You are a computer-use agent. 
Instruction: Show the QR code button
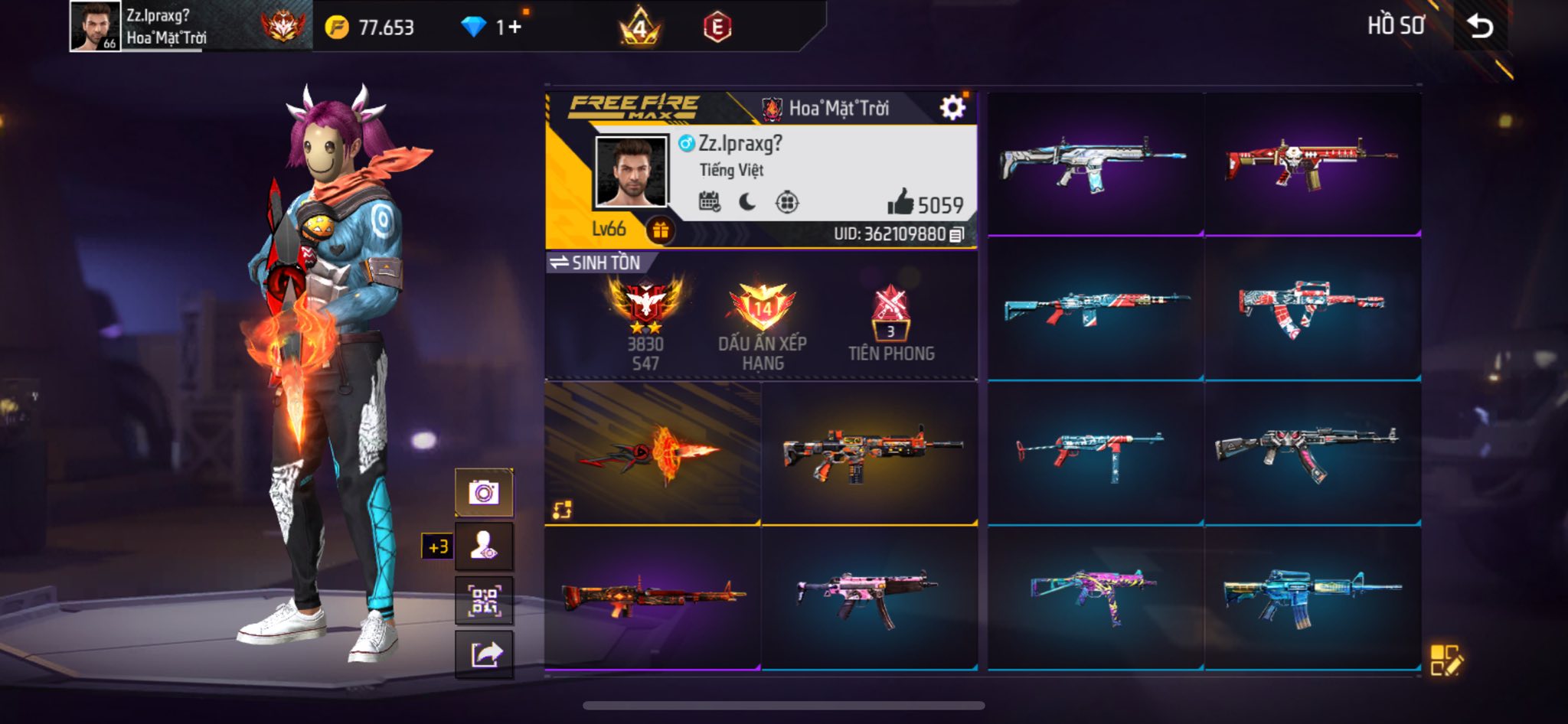484,602
